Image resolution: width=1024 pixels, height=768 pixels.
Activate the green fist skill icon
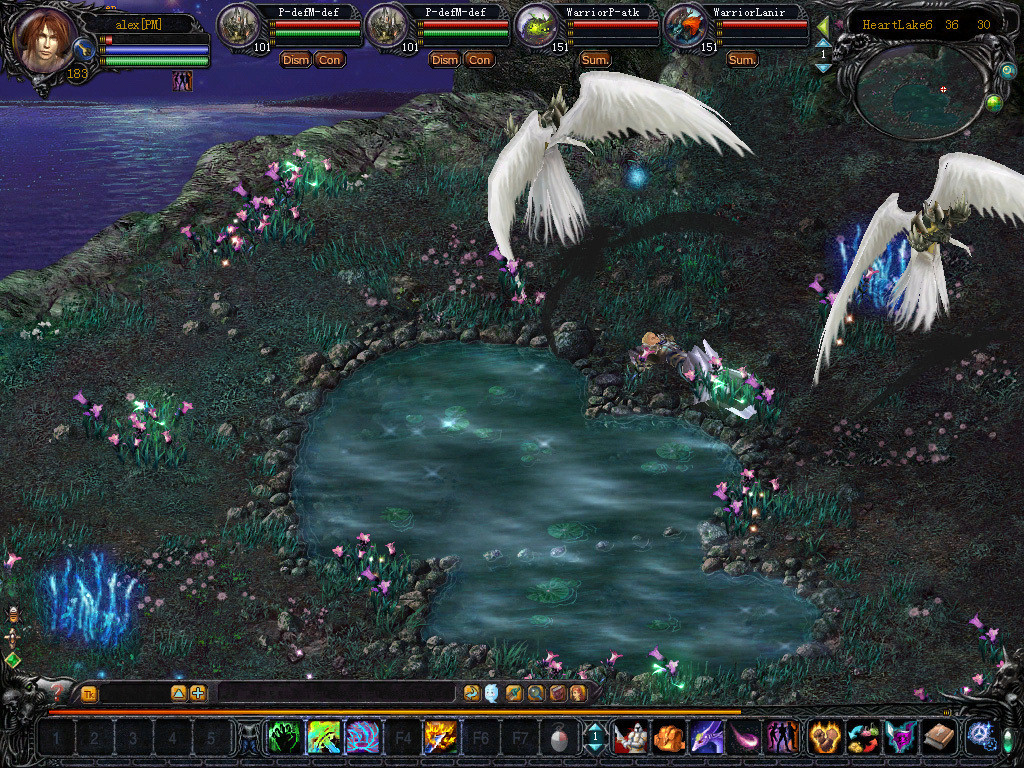284,738
